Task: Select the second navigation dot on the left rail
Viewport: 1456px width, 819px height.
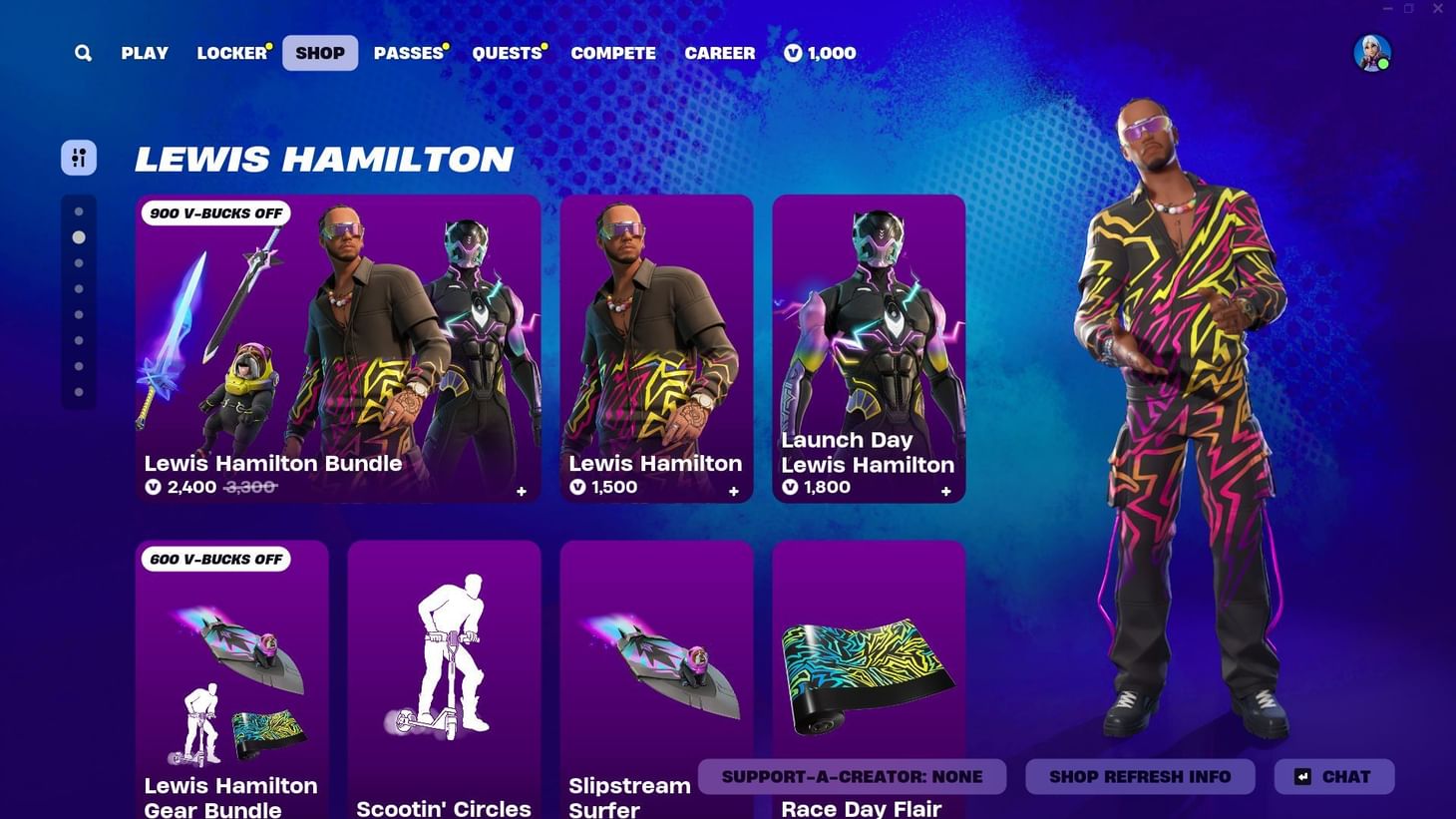Action: point(80,236)
